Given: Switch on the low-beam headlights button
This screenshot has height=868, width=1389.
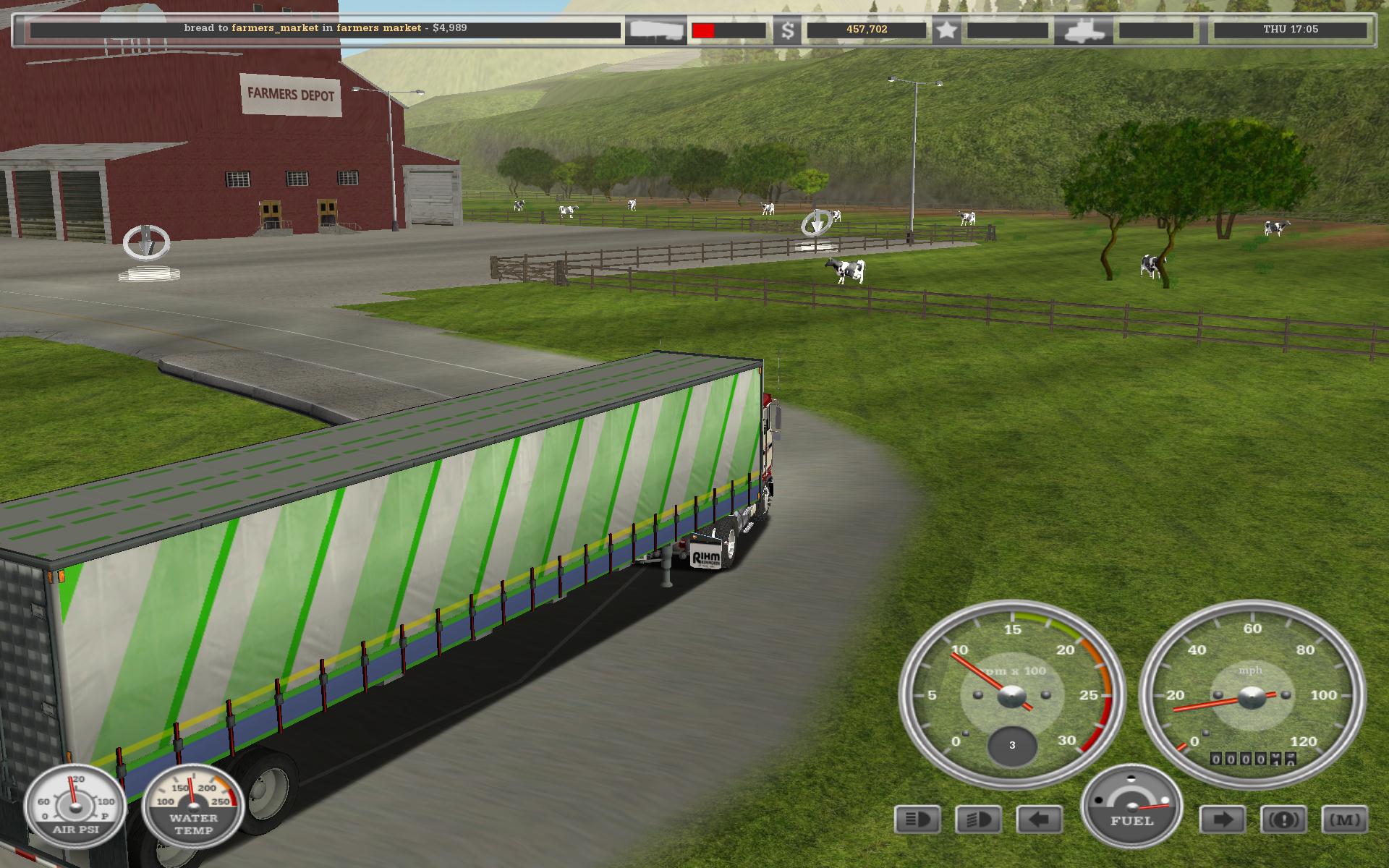Looking at the screenshot, I should click(978, 820).
